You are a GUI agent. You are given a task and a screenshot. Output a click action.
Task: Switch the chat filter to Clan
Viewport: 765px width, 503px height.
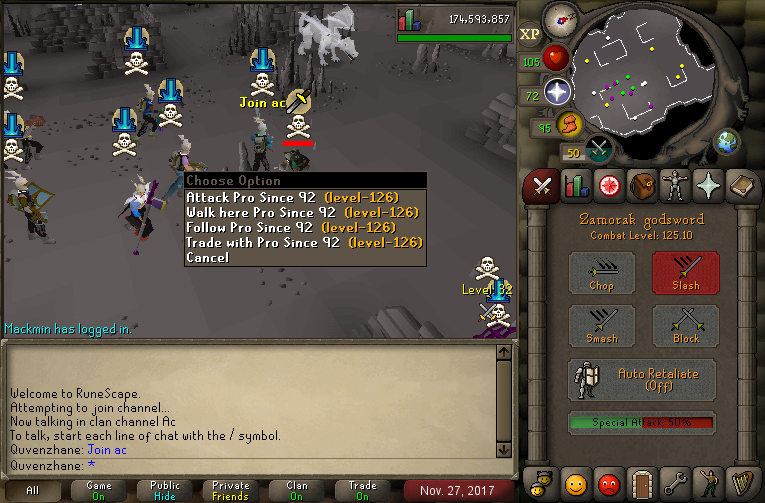pyautogui.click(x=297, y=490)
